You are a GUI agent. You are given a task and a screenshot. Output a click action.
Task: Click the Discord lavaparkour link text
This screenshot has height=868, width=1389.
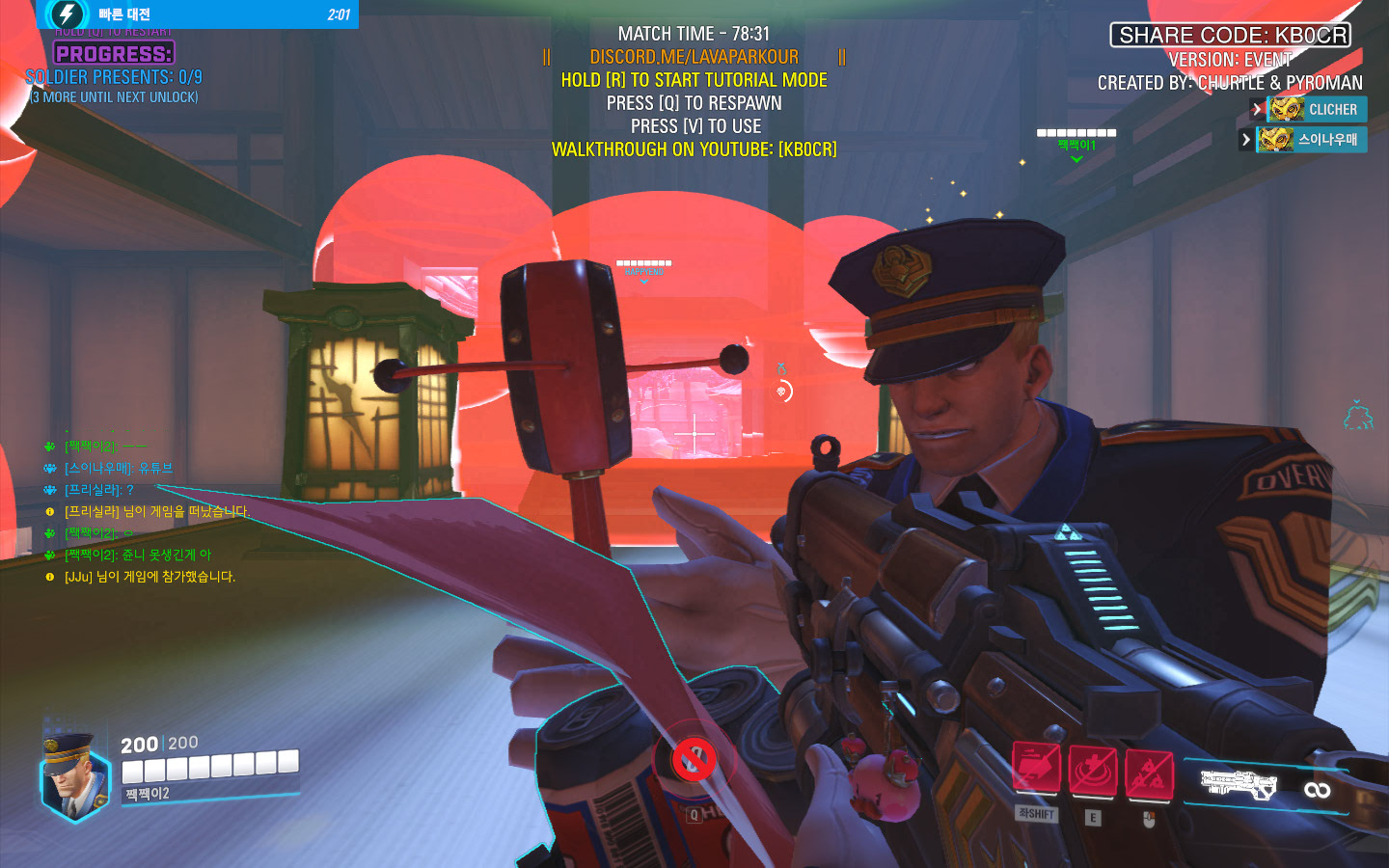694,57
